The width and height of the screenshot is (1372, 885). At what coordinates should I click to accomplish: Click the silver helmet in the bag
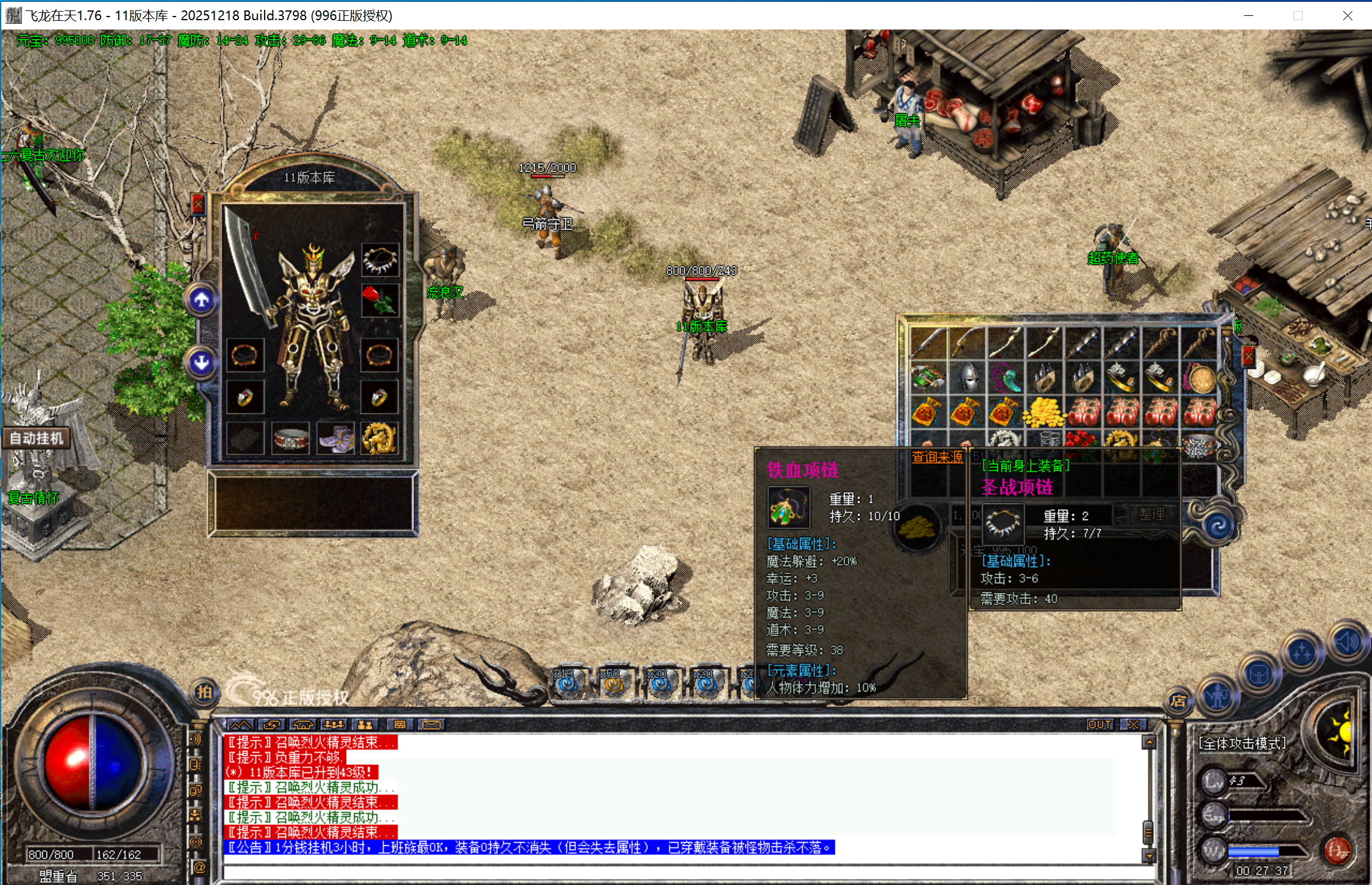click(x=967, y=378)
